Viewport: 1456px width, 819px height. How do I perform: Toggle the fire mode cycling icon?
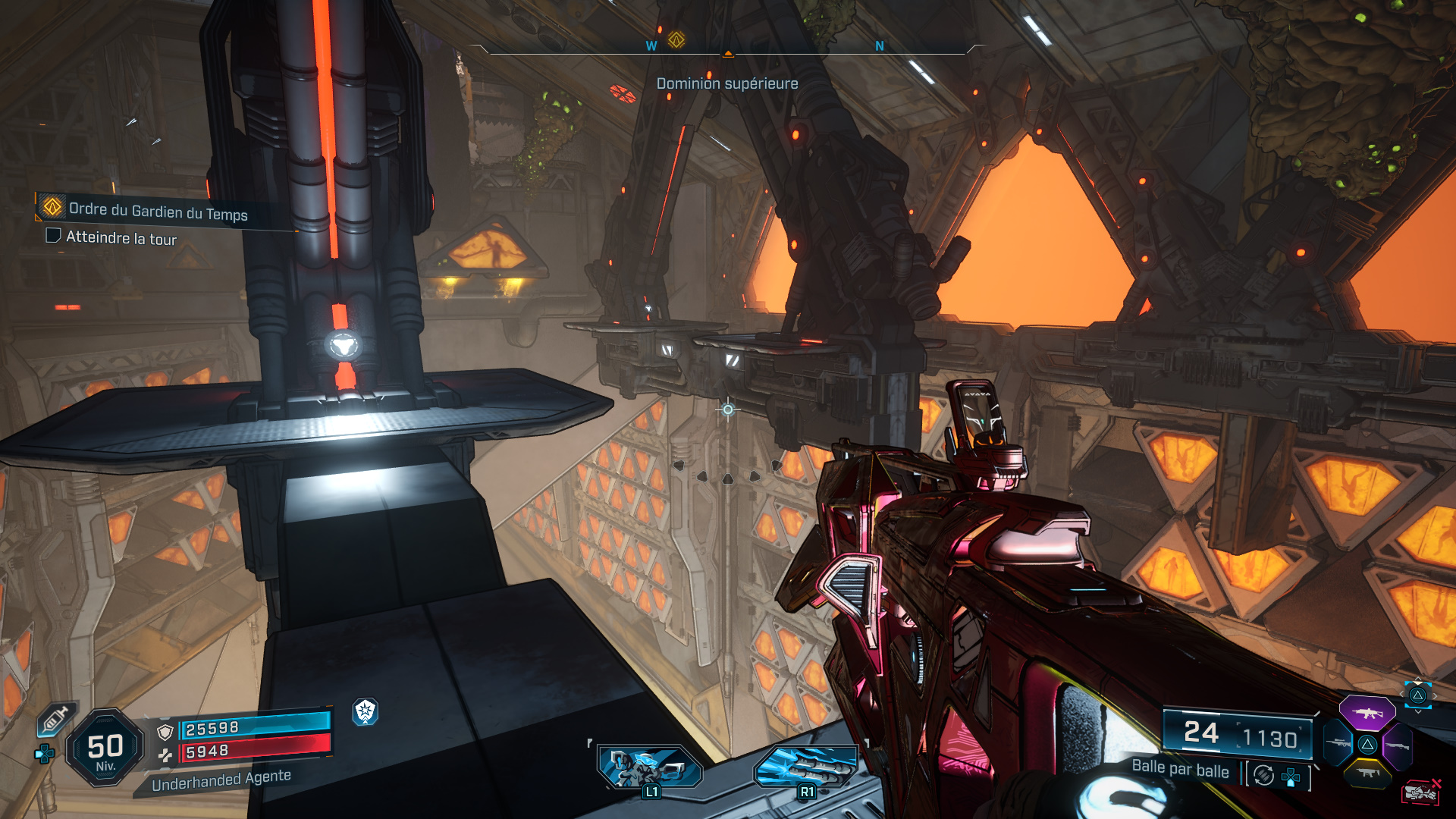coord(1263,775)
